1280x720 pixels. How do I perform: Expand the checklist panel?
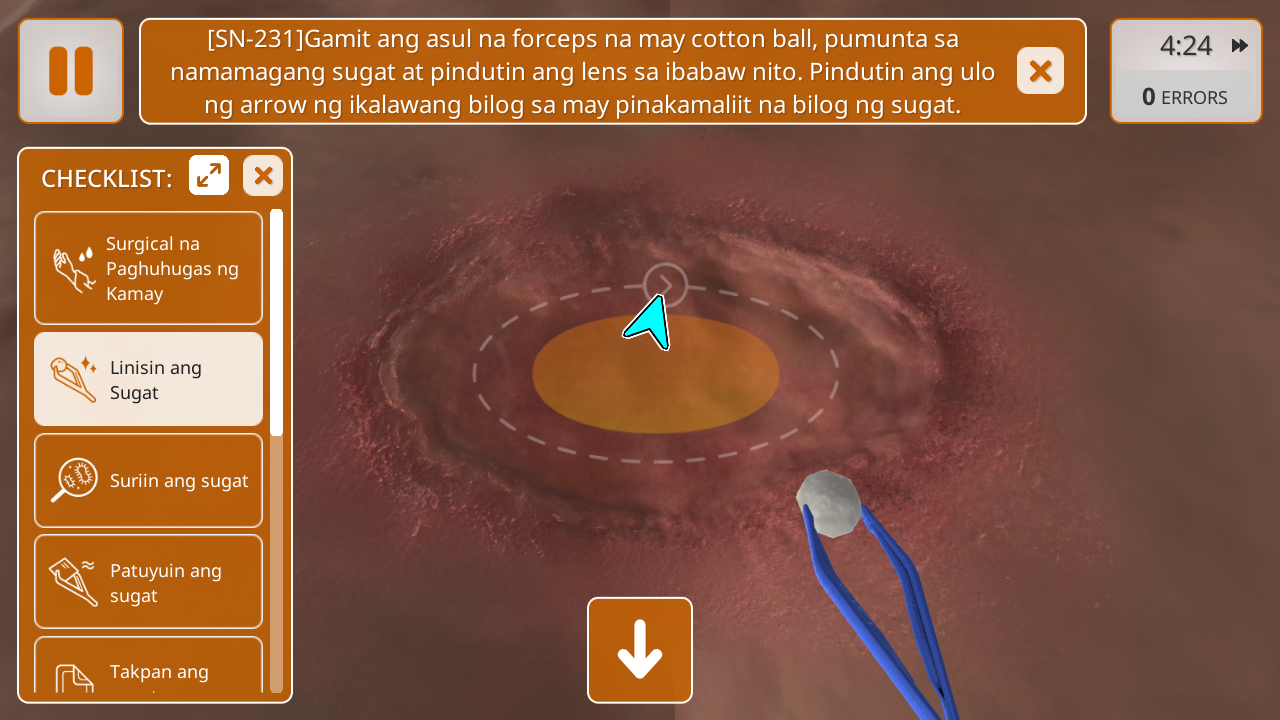209,176
